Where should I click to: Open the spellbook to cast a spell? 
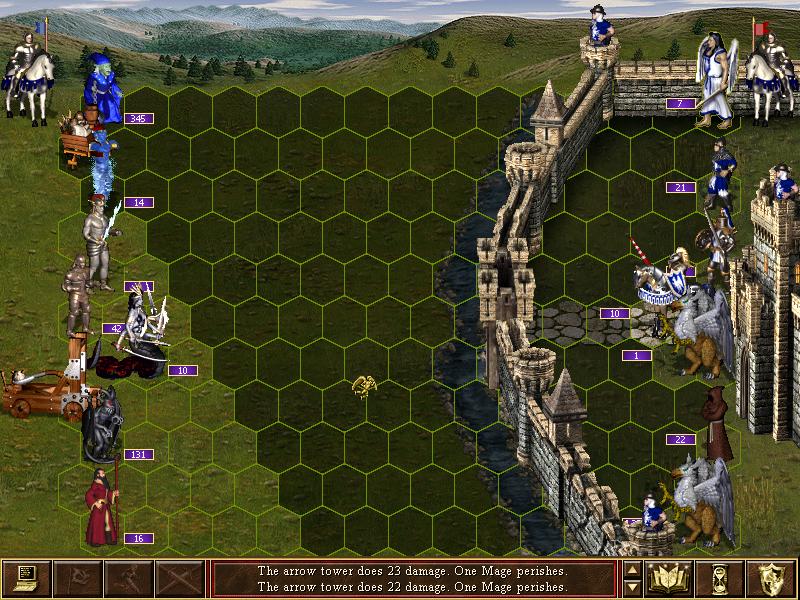(669, 578)
